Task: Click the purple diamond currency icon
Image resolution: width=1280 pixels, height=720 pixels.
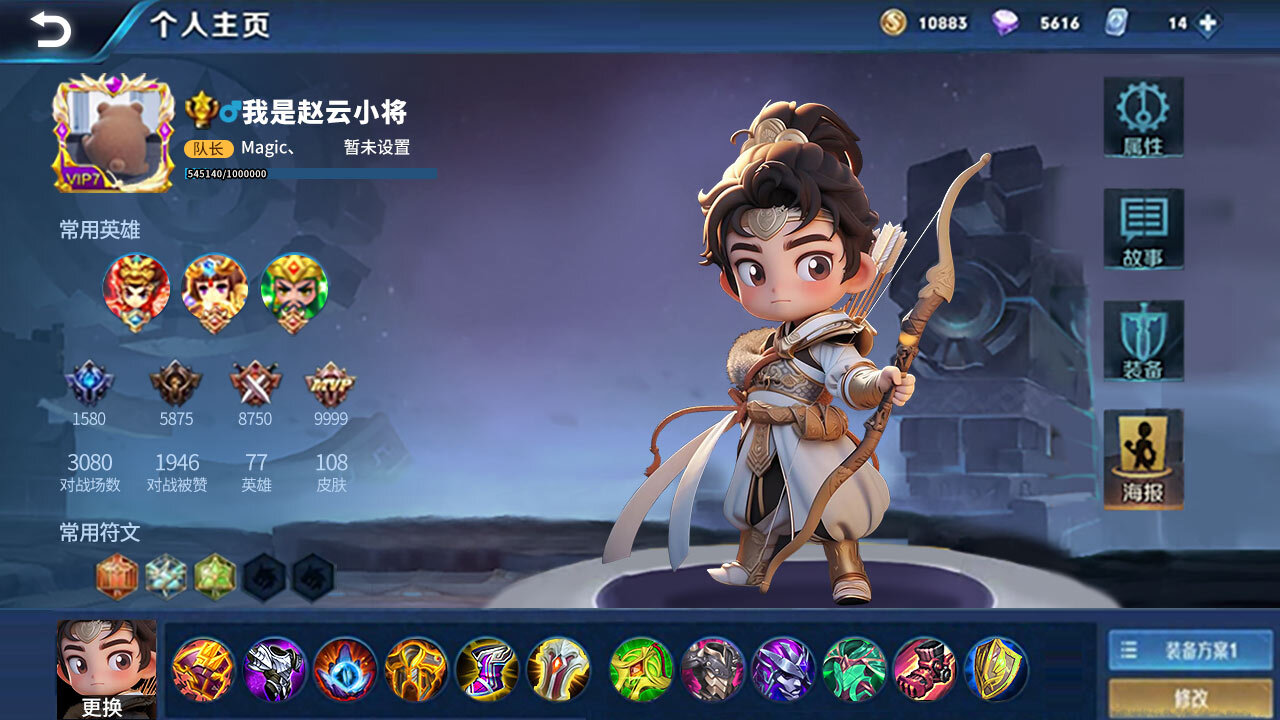Action: click(x=1005, y=23)
